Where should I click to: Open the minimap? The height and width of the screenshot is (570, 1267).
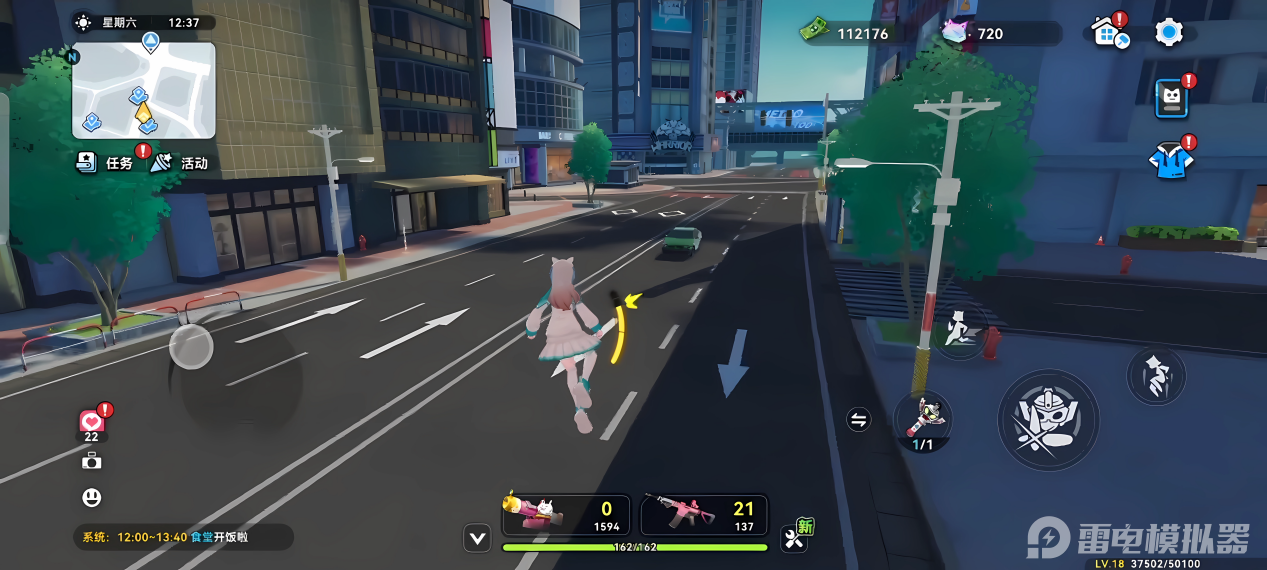(x=143, y=90)
